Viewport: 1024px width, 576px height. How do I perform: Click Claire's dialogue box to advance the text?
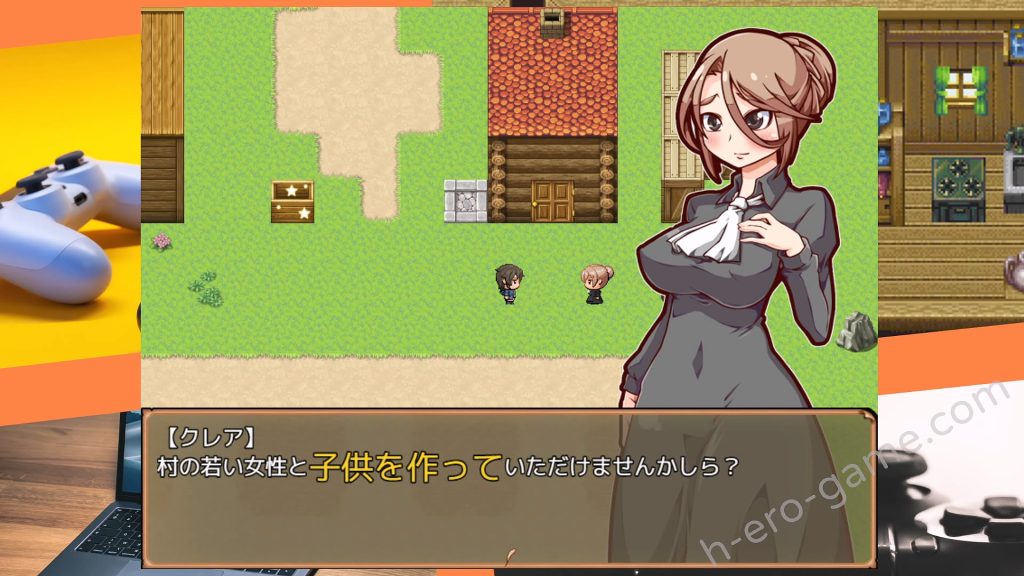coord(508,487)
